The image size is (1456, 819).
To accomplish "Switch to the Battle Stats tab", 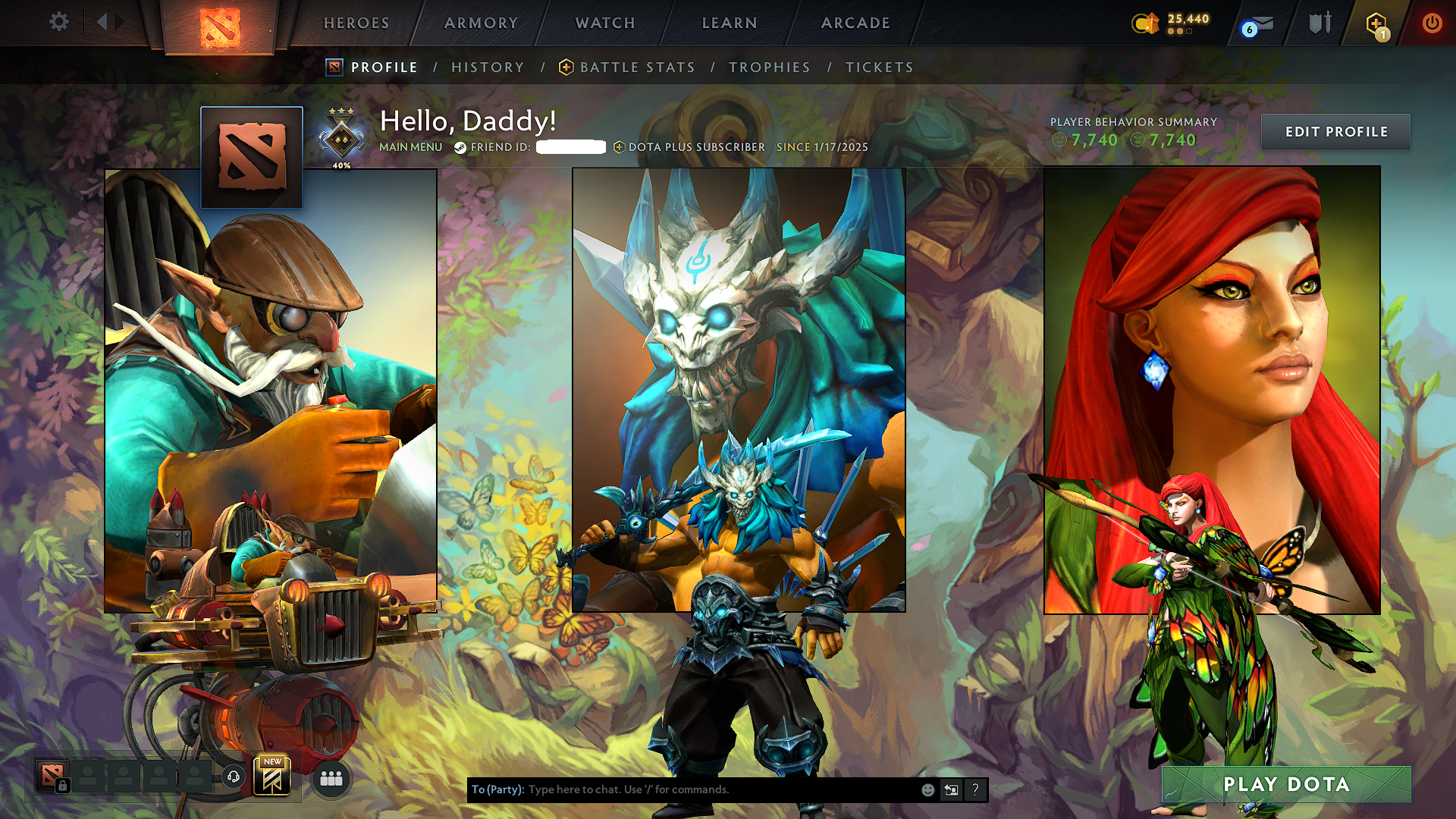I will tap(637, 67).
